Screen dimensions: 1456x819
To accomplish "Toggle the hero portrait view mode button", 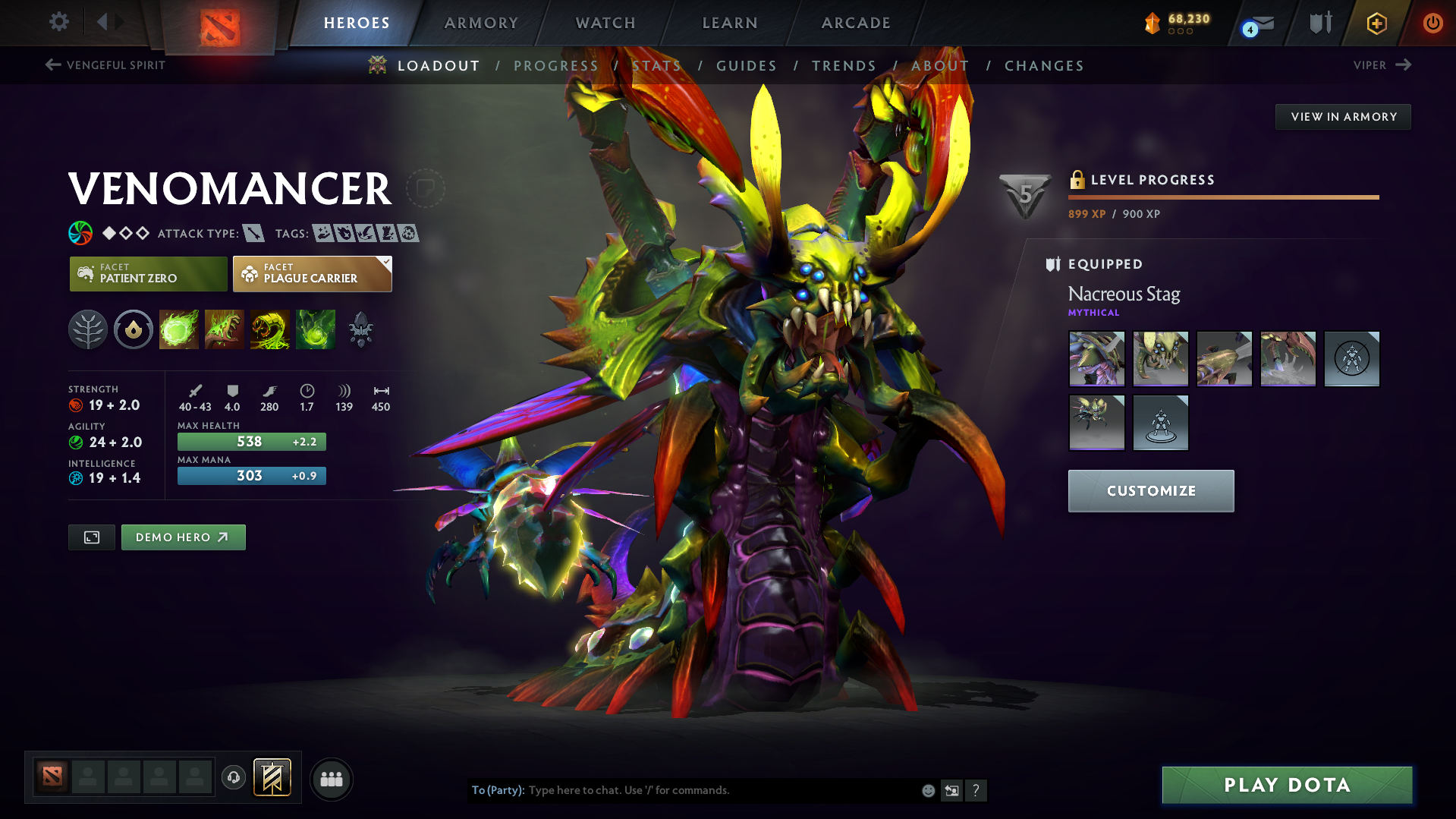I will point(91,537).
